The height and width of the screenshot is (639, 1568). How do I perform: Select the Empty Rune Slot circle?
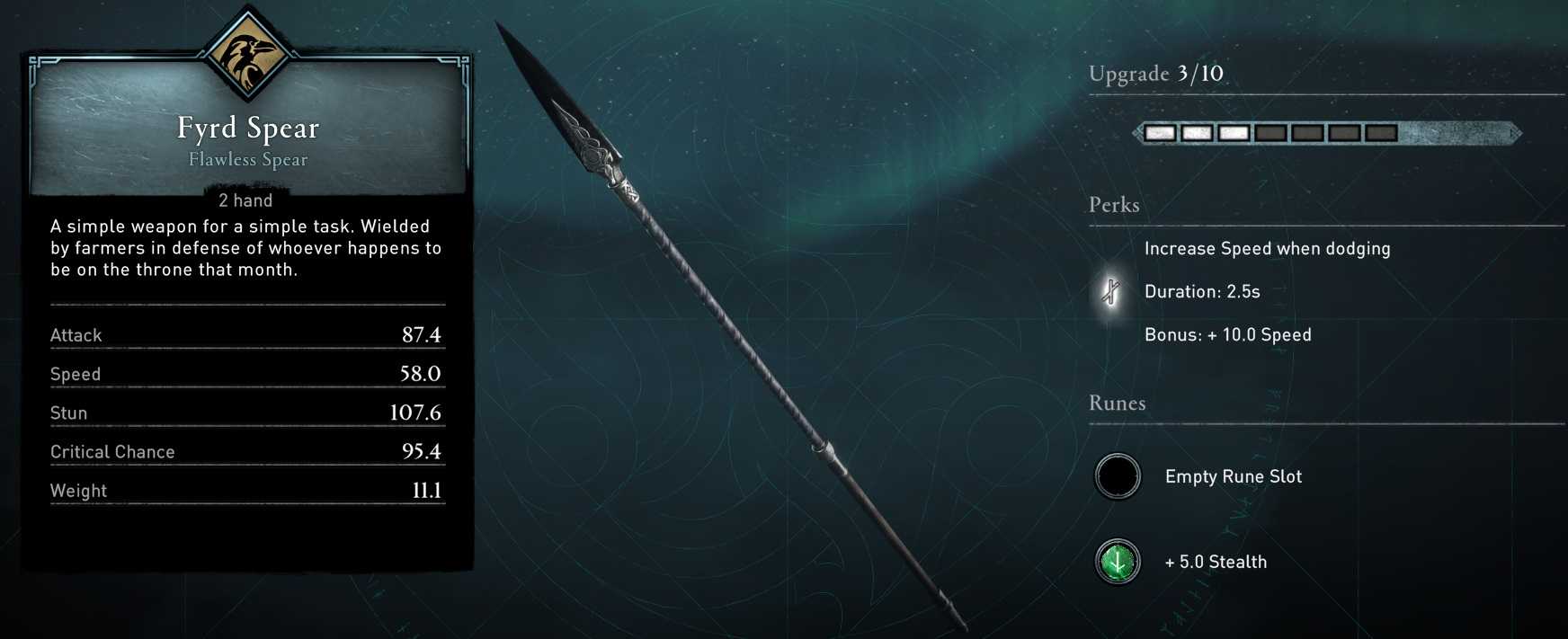(x=1118, y=476)
